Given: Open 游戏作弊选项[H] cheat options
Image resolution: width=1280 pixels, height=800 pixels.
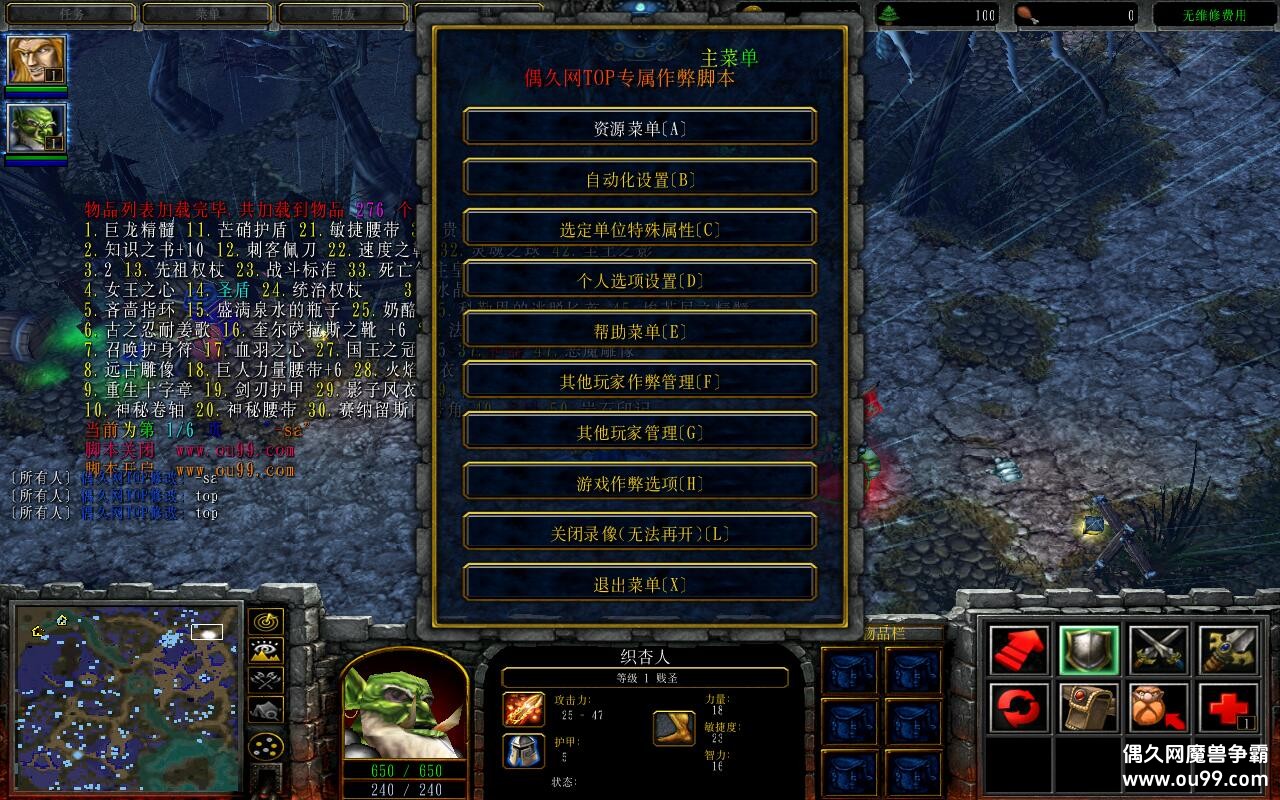Looking at the screenshot, I should click(640, 484).
